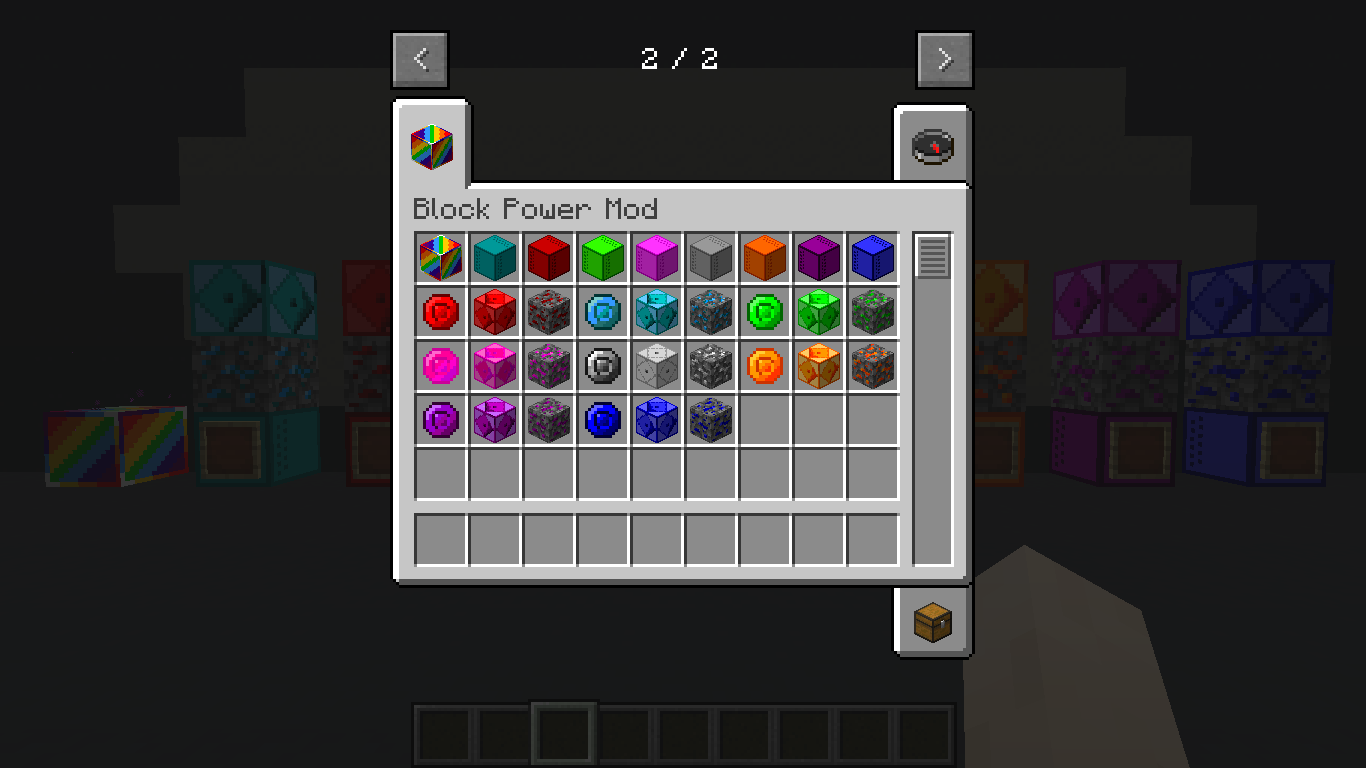Switch to the search compass tab
This screenshot has height=768, width=1366.
pyautogui.click(x=932, y=143)
